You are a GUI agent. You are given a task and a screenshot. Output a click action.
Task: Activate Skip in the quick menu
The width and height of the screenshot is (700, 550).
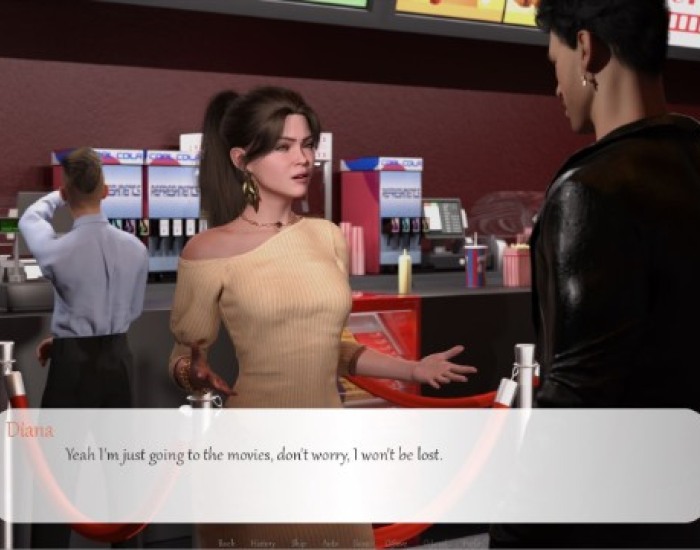pyautogui.click(x=299, y=543)
